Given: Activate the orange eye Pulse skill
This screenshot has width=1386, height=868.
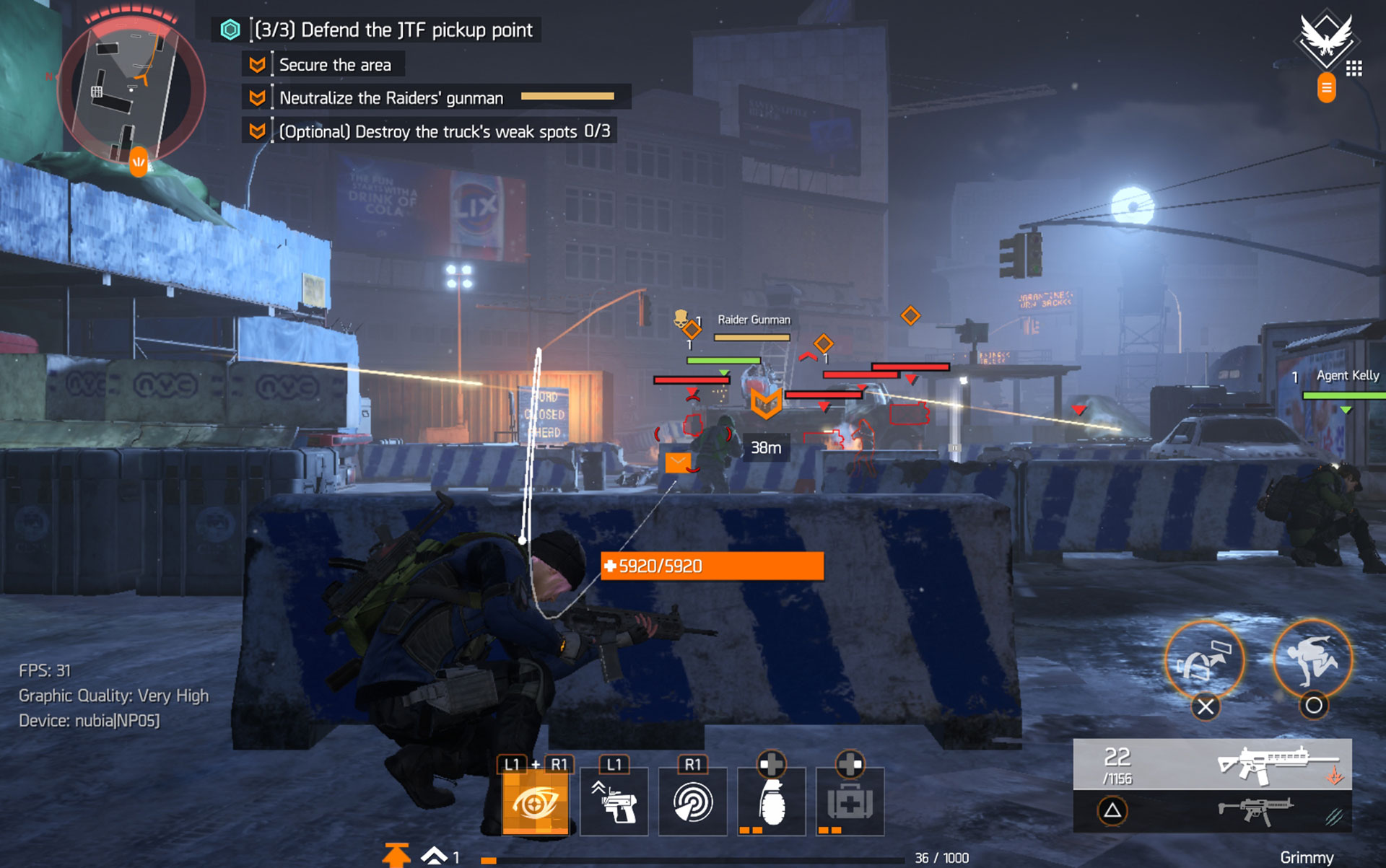Looking at the screenshot, I should [x=535, y=802].
